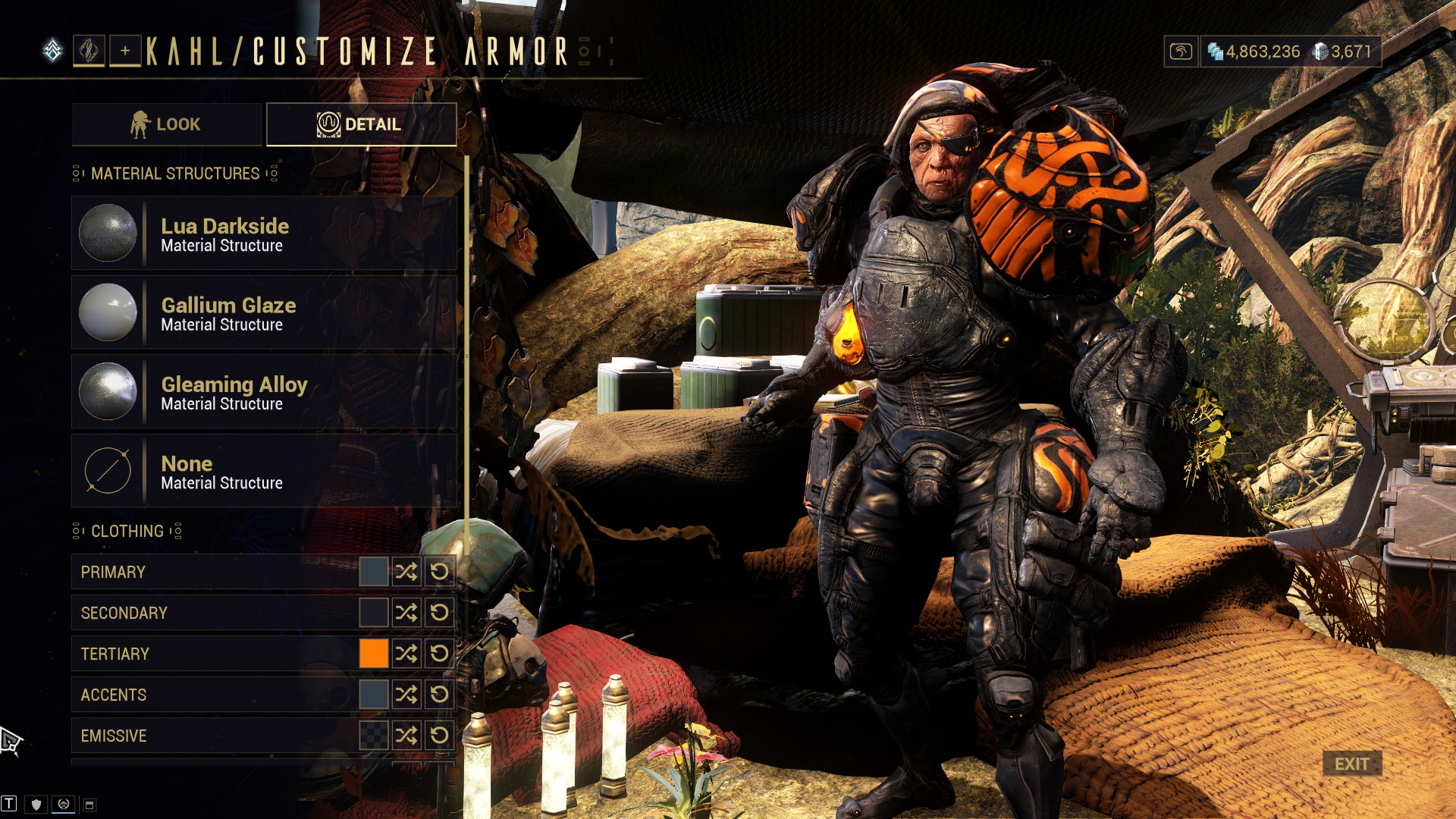Reset the Secondary color to default
This screenshot has height=819, width=1456.
(x=438, y=613)
